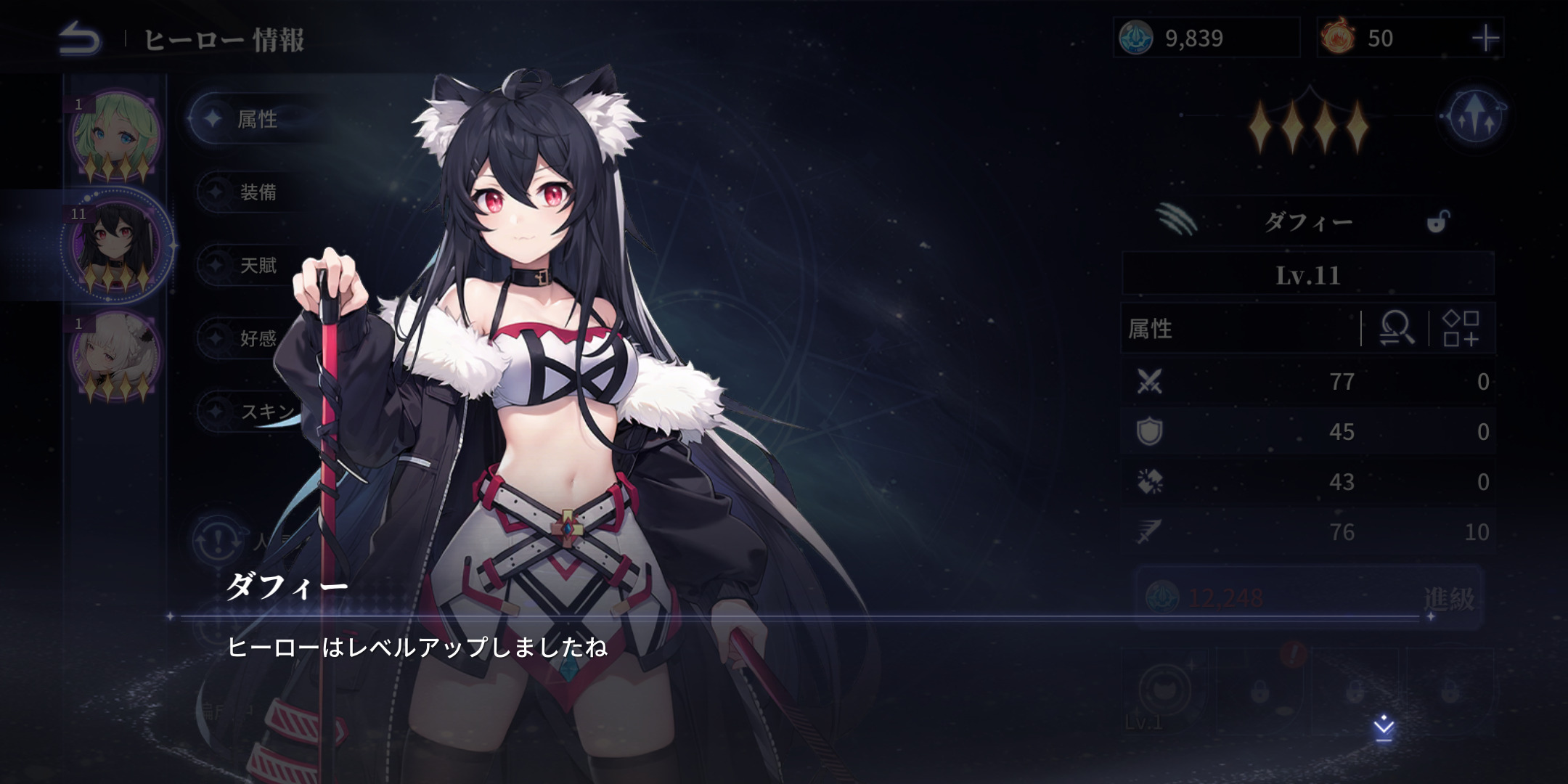Toggle the hero lock icon
The height and width of the screenshot is (784, 1568).
(1437, 221)
